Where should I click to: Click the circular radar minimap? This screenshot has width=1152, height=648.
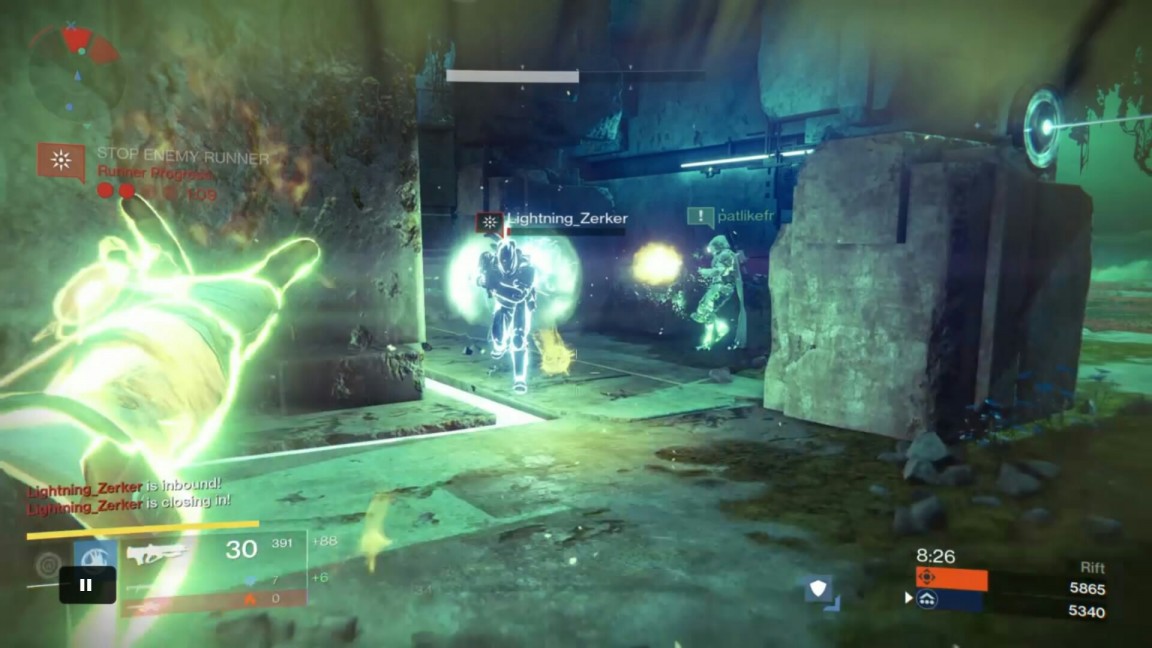pyautogui.click(x=76, y=72)
